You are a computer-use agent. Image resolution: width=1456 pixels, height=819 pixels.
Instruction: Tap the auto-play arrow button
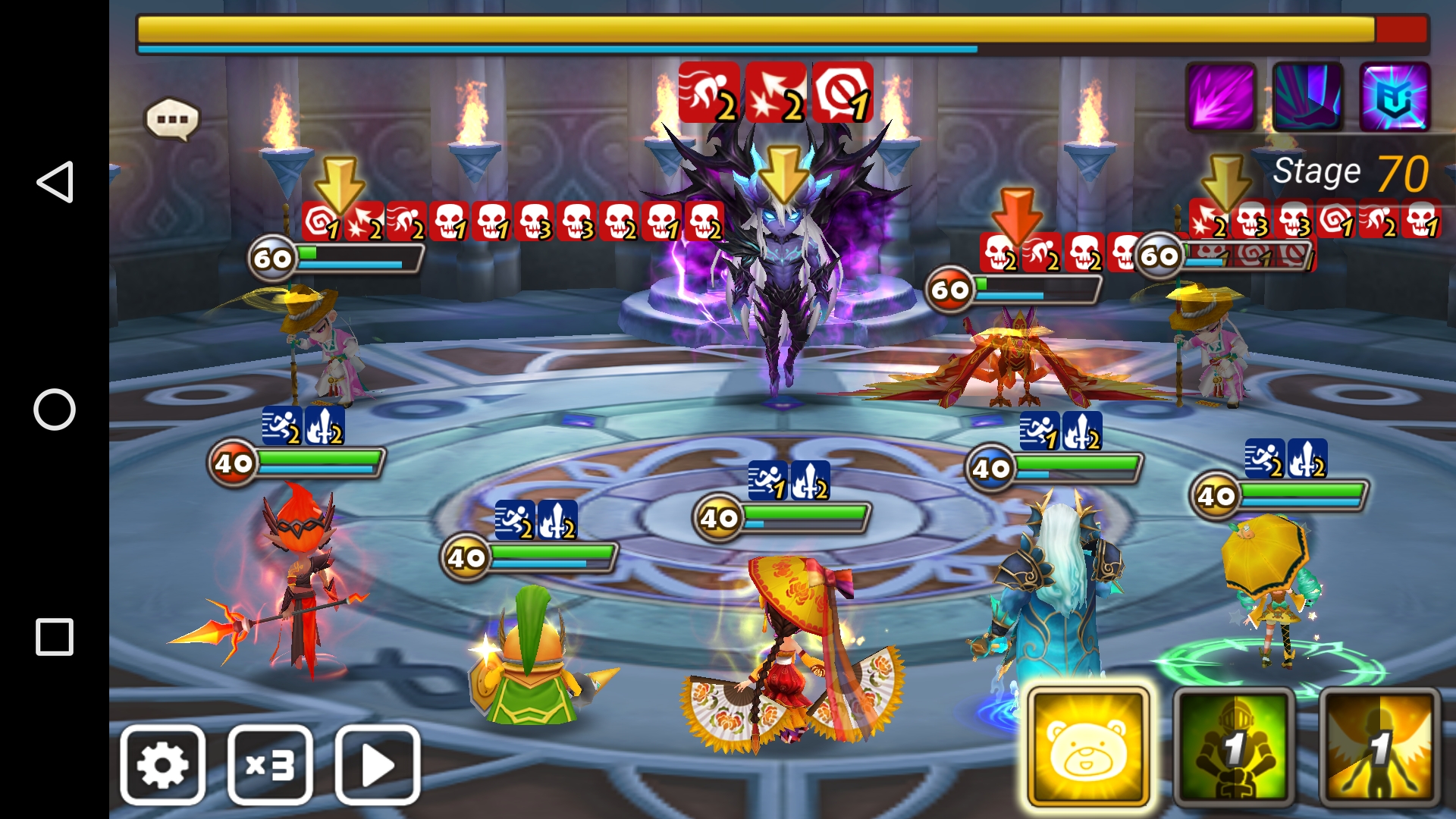click(x=378, y=764)
